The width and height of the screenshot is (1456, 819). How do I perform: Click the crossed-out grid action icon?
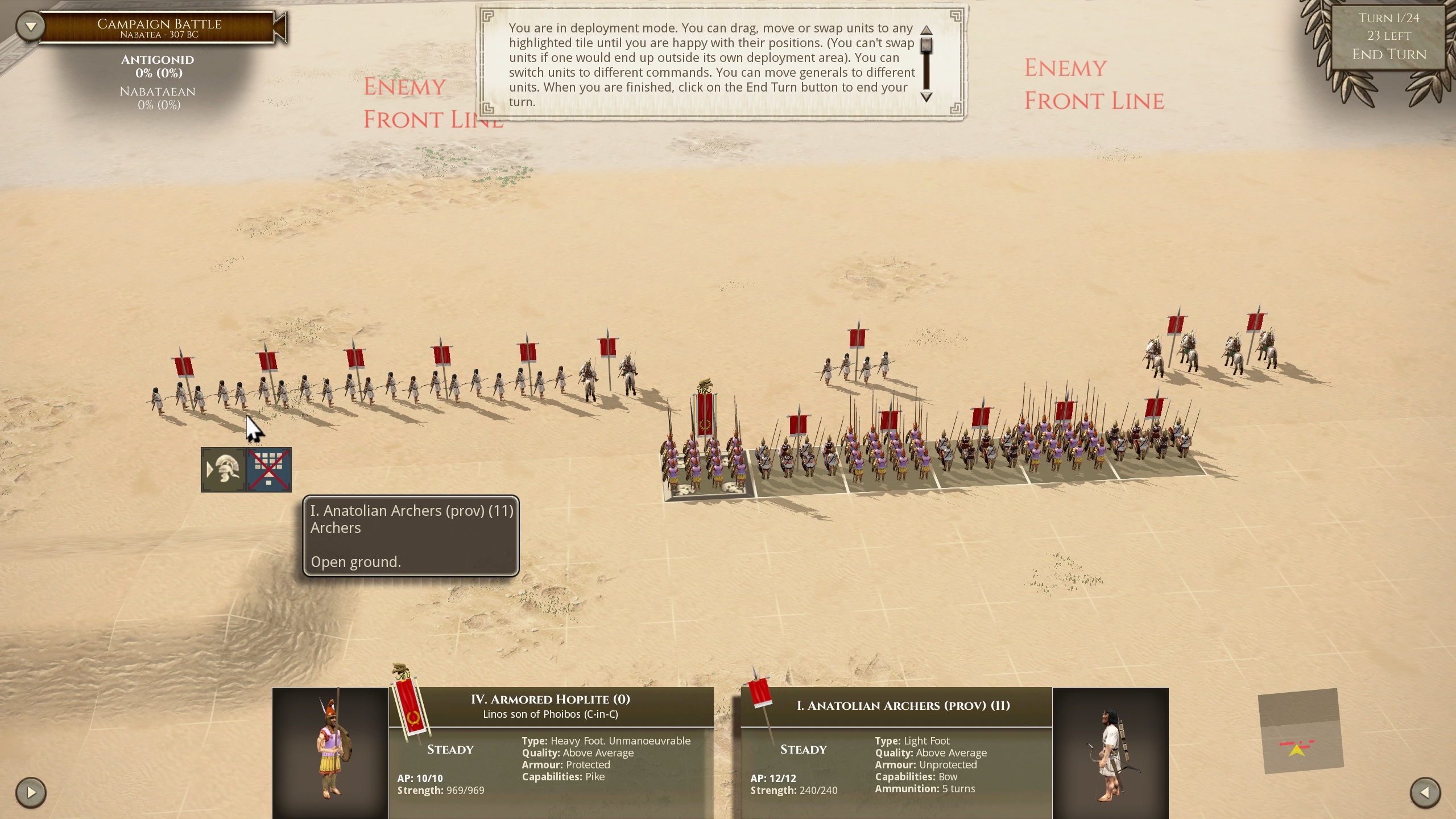(x=269, y=470)
